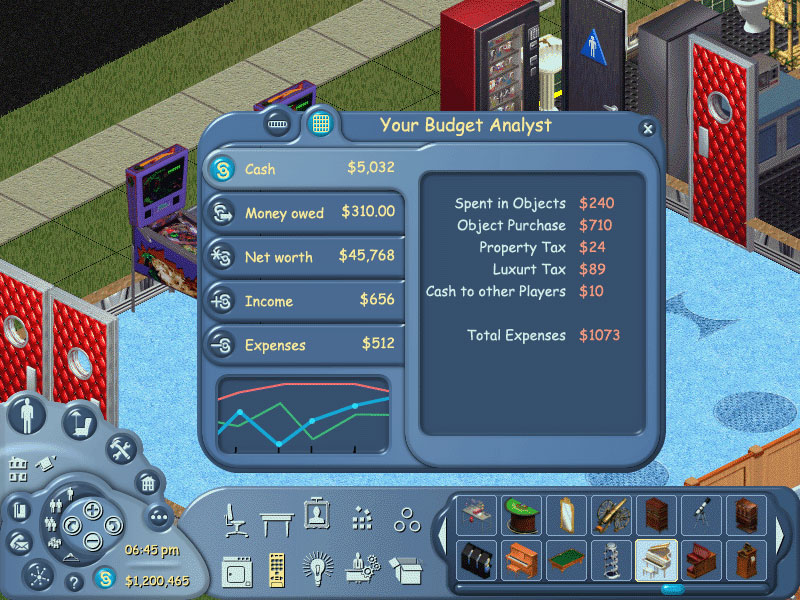Close the Budget Analyst window
Screen dimensions: 800x600
(x=648, y=129)
